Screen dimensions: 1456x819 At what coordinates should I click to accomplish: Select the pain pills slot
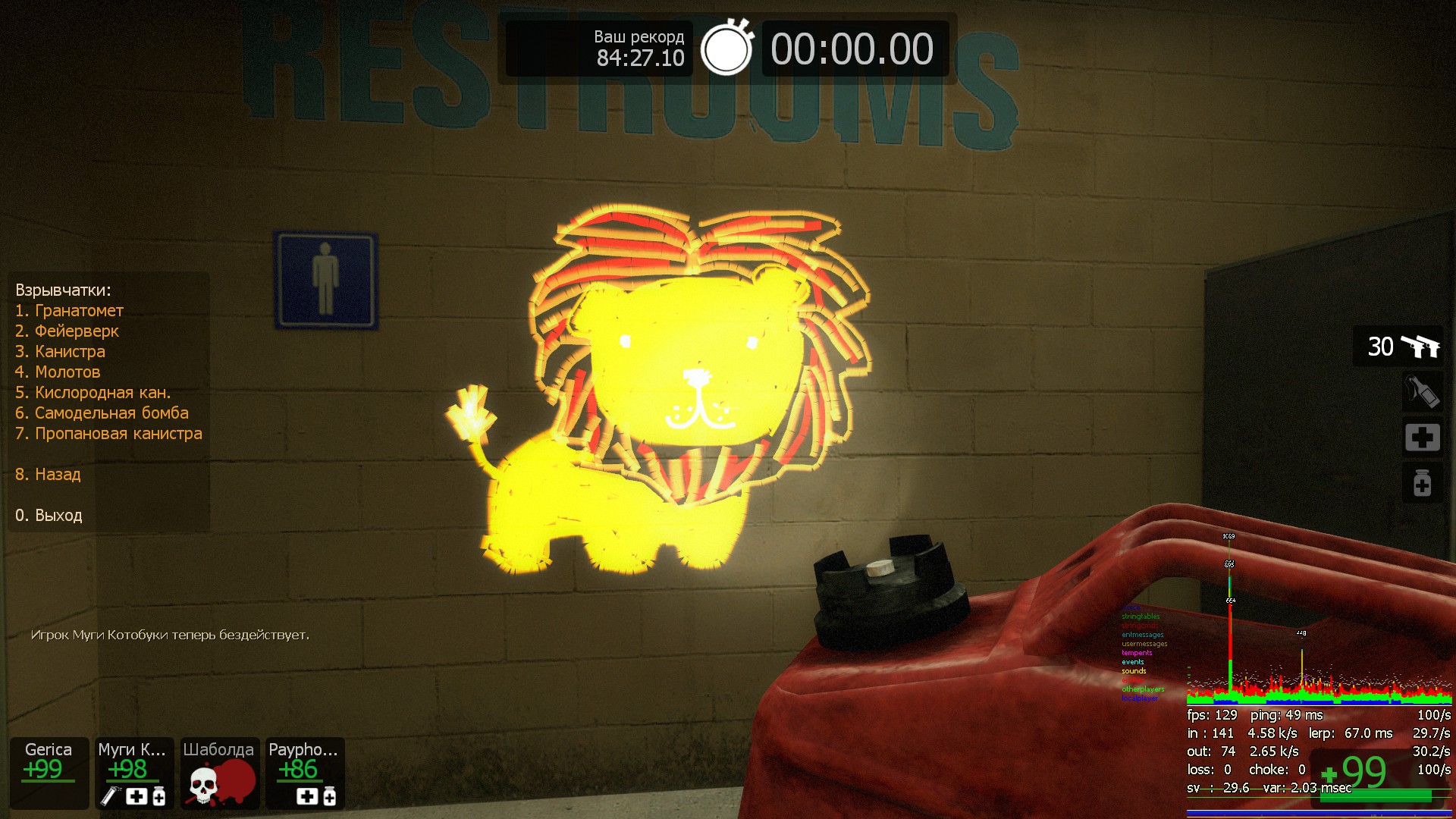(1421, 483)
